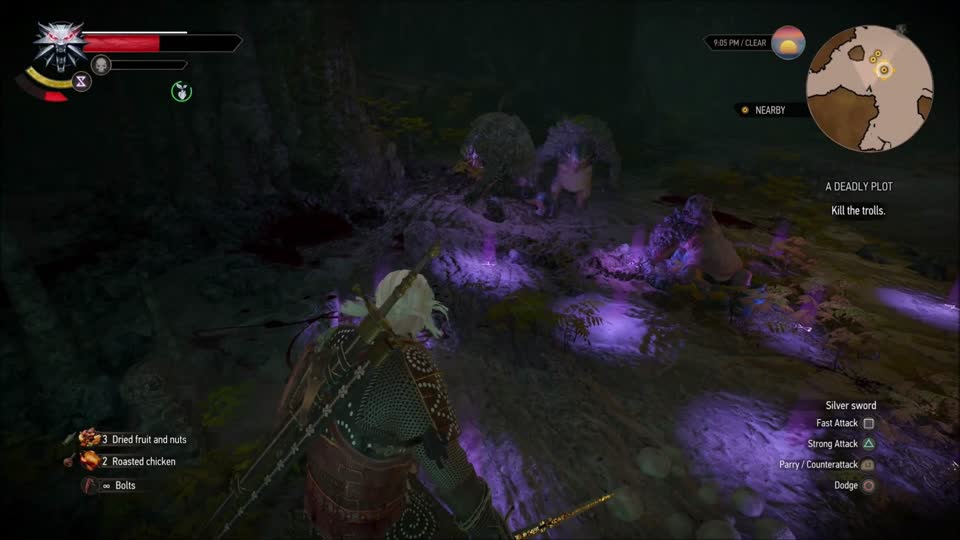Open the circular minimap

(869, 87)
